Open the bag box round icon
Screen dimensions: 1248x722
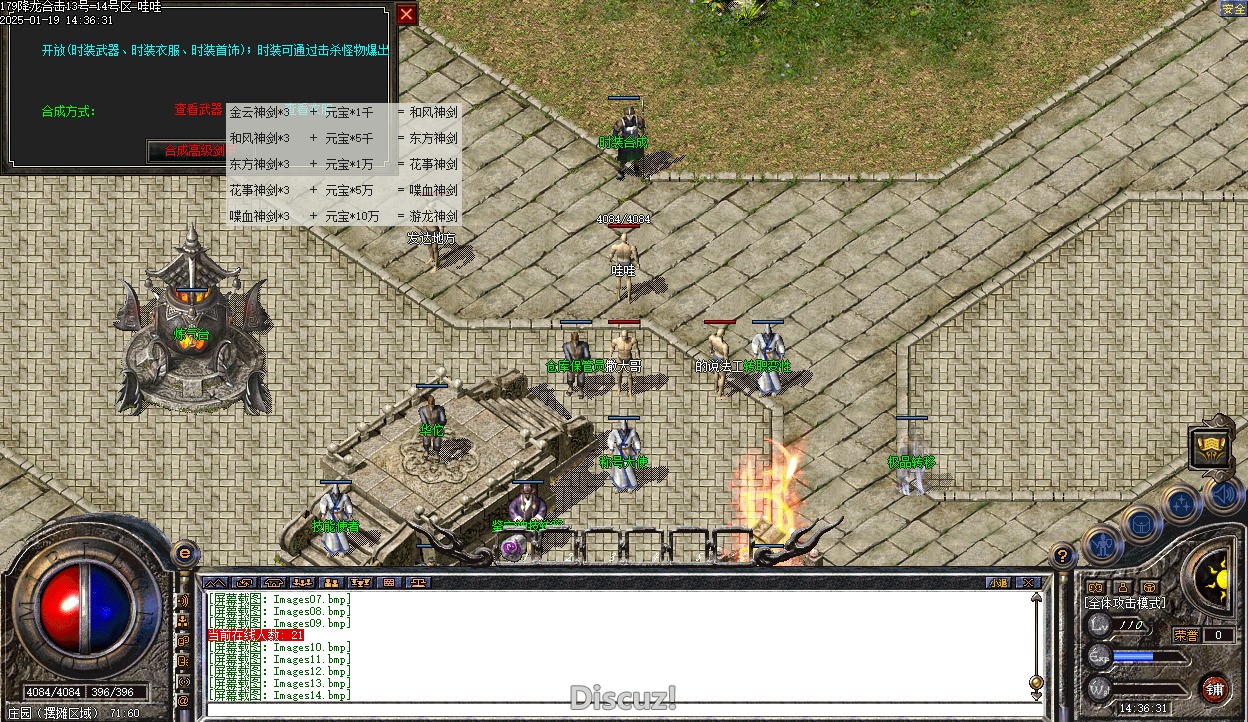[x=1140, y=522]
